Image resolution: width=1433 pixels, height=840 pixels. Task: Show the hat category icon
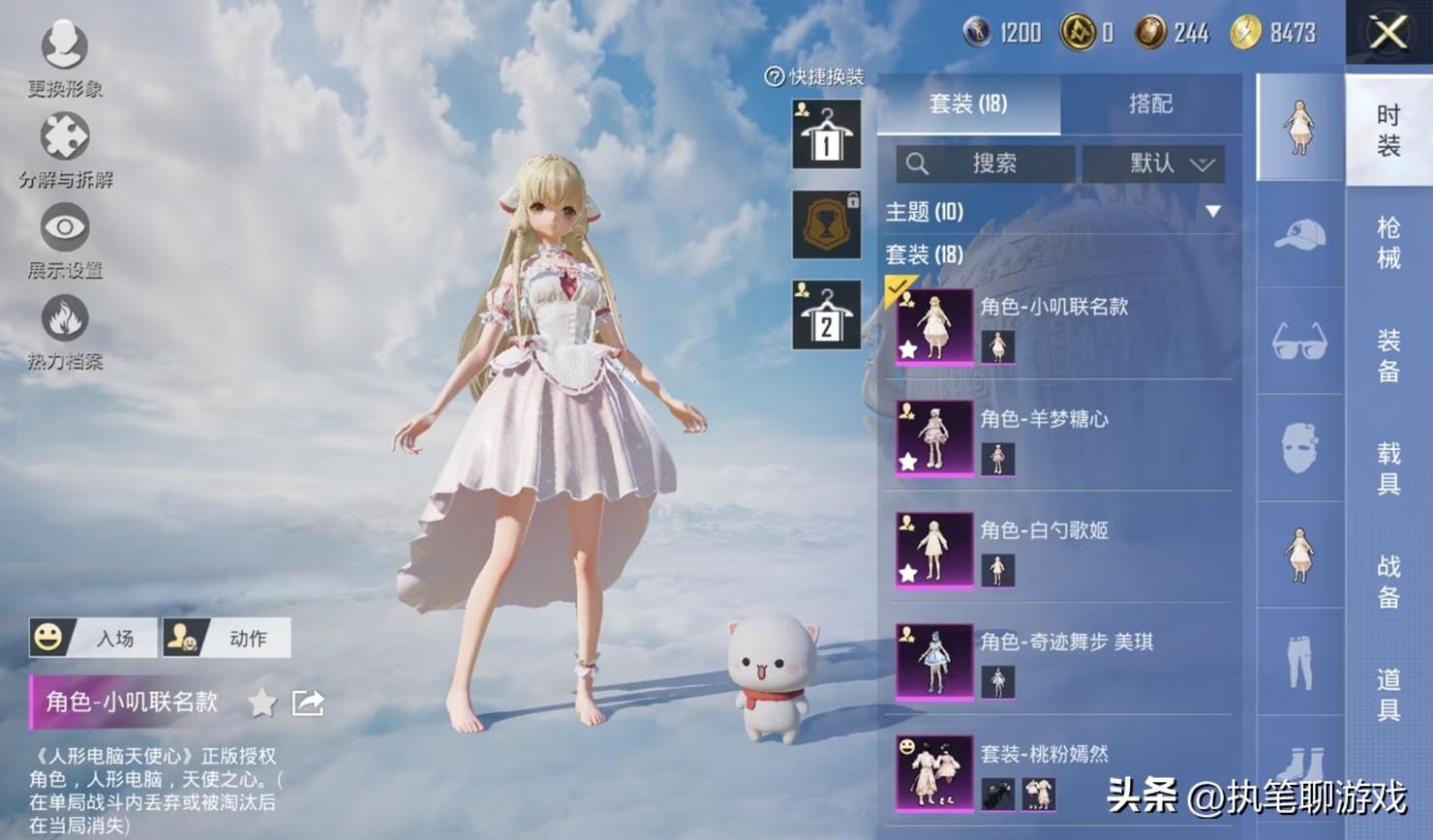1299,234
